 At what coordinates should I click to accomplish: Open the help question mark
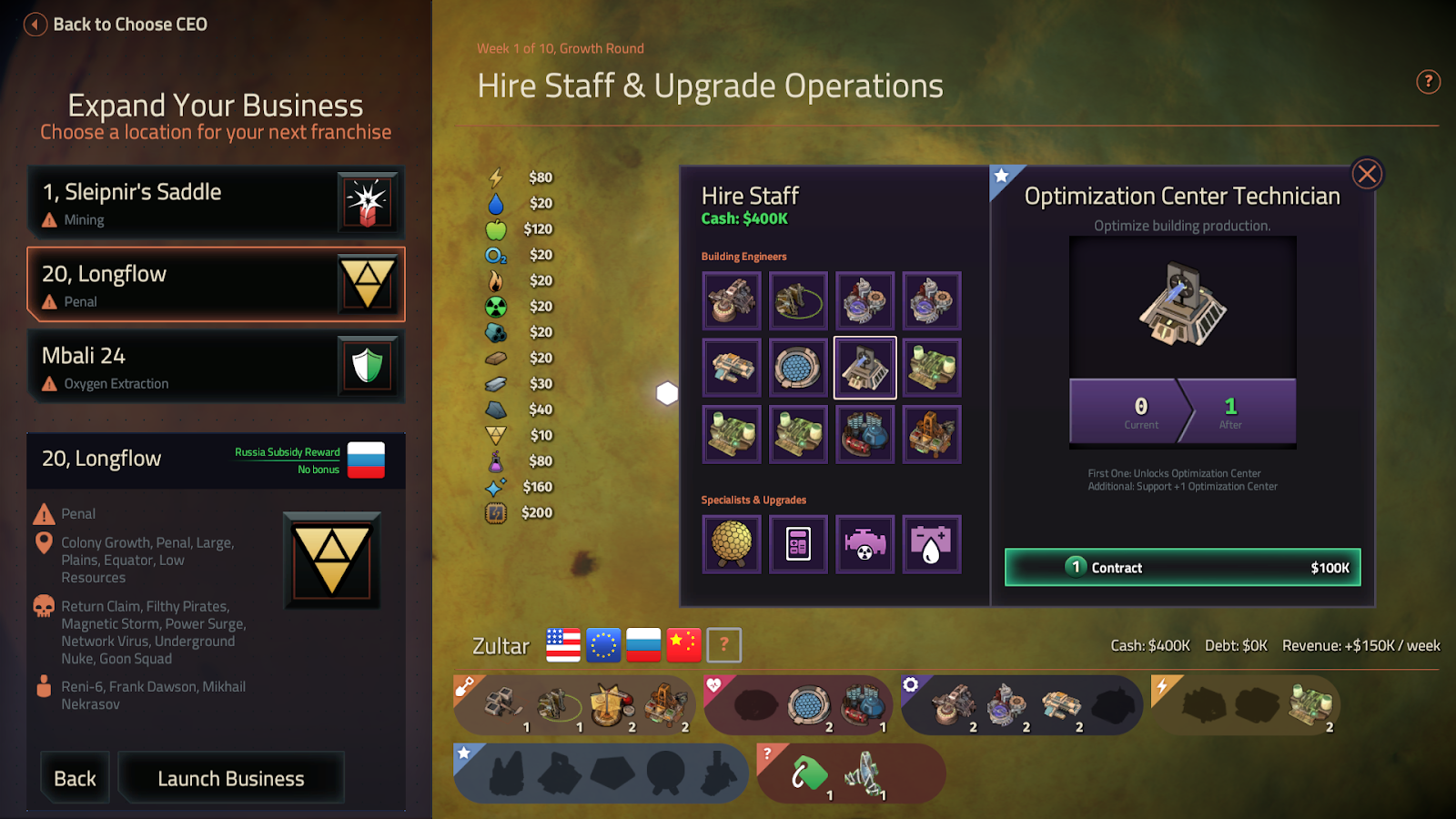pos(1428,82)
